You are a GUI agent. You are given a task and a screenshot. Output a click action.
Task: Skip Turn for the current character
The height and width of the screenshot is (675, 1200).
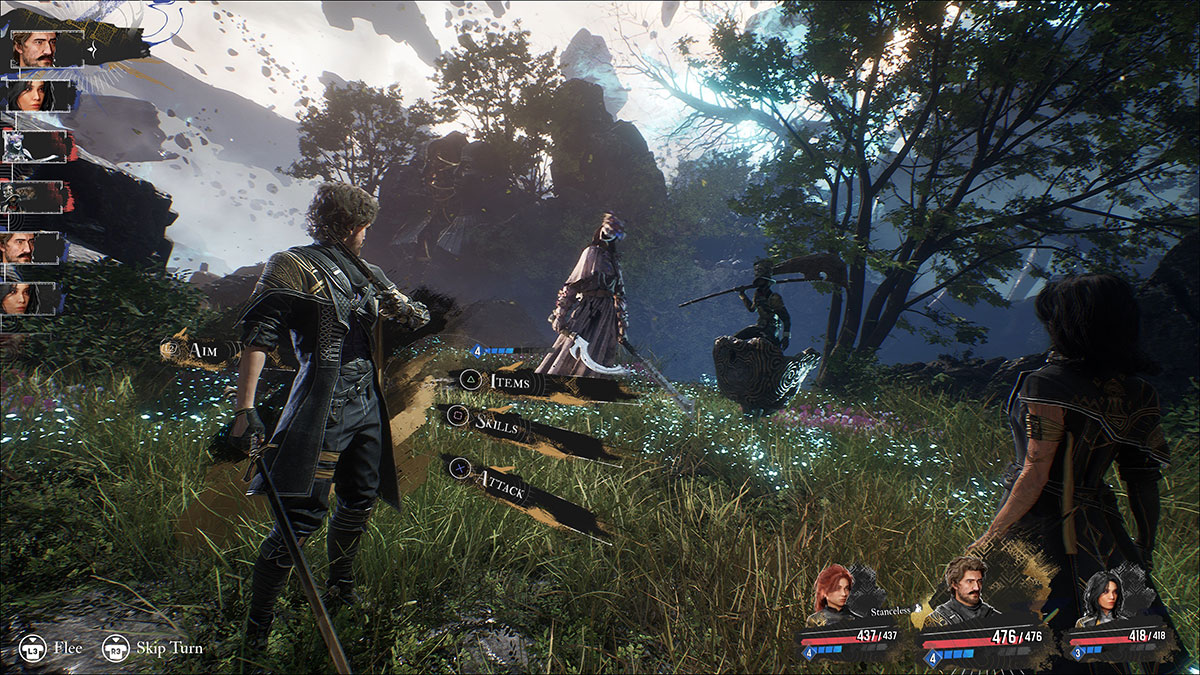[153, 648]
